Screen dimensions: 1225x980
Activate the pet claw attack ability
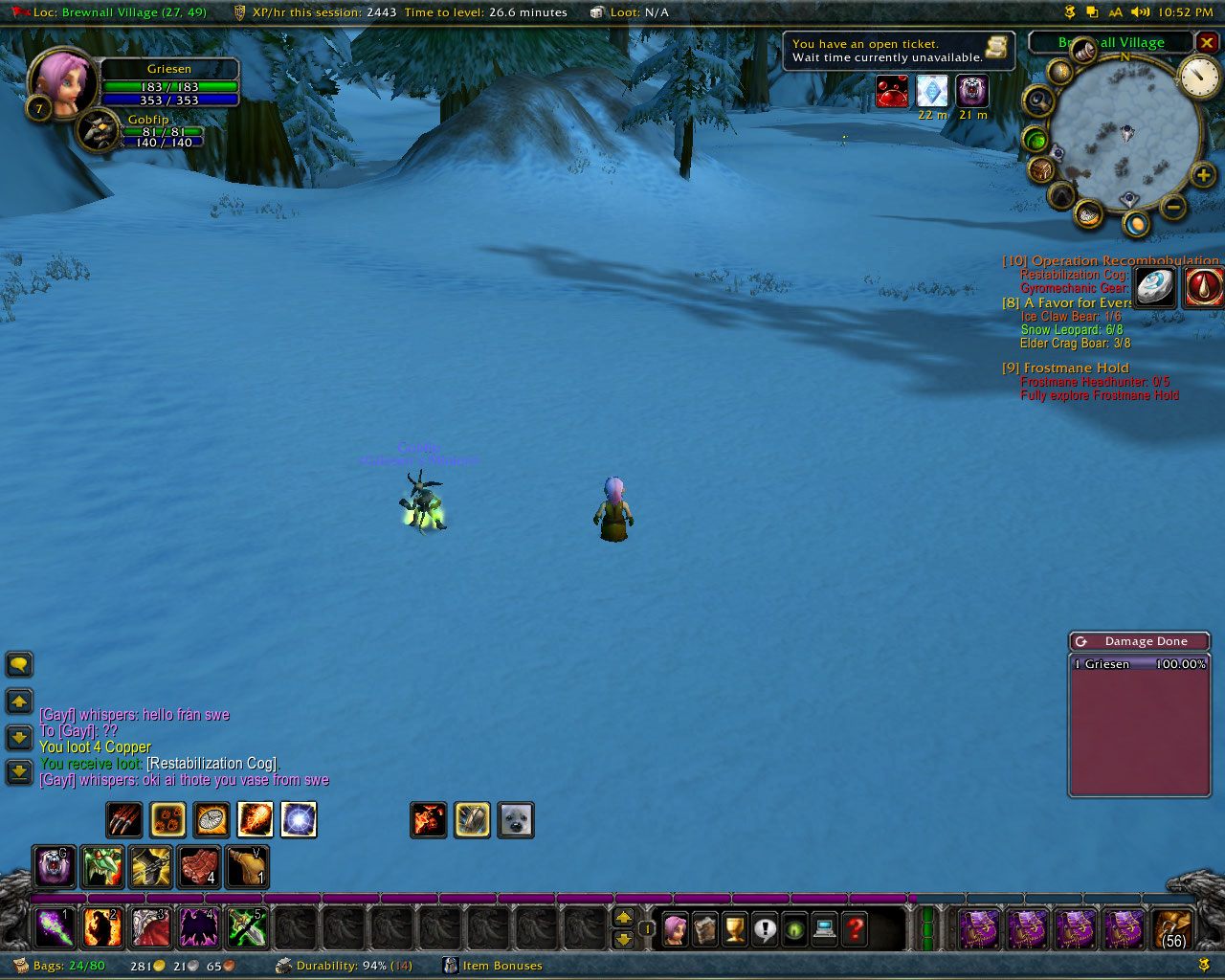pyautogui.click(x=124, y=820)
